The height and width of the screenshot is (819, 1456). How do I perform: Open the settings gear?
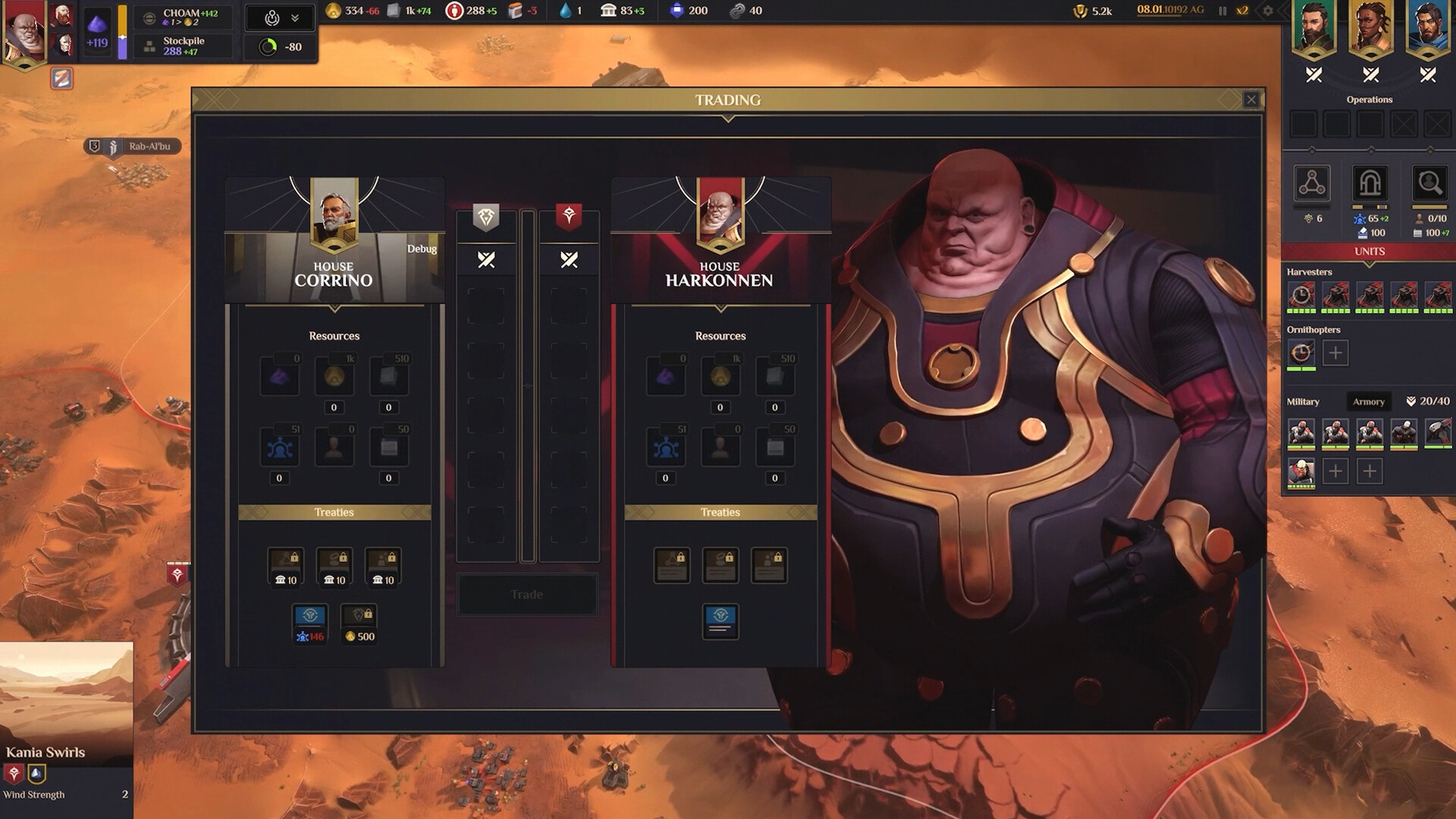1266,11
